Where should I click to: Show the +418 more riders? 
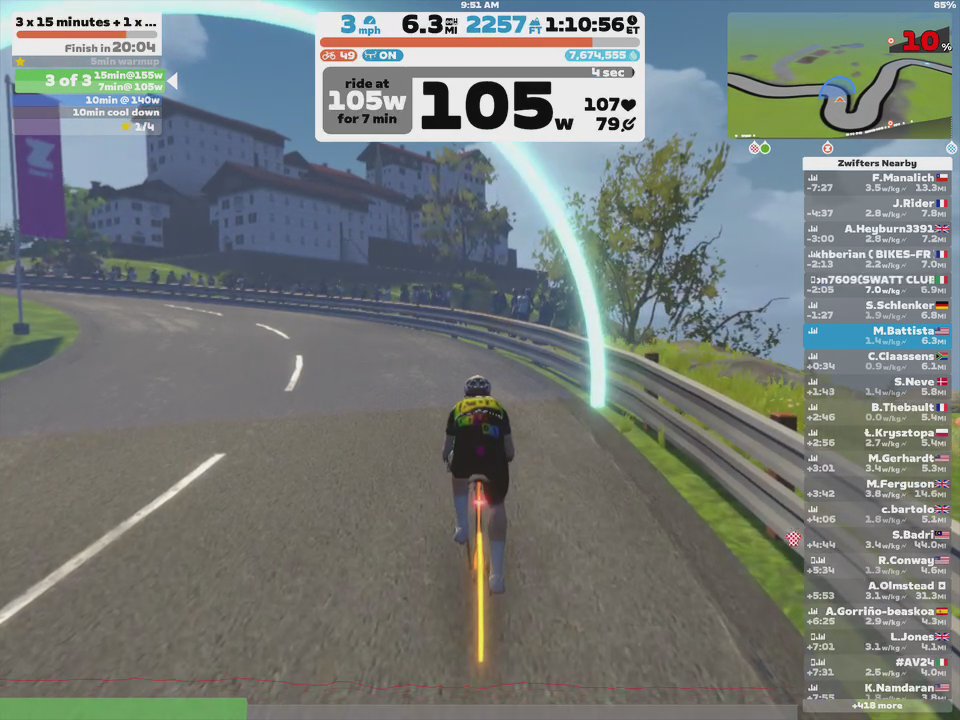point(876,705)
